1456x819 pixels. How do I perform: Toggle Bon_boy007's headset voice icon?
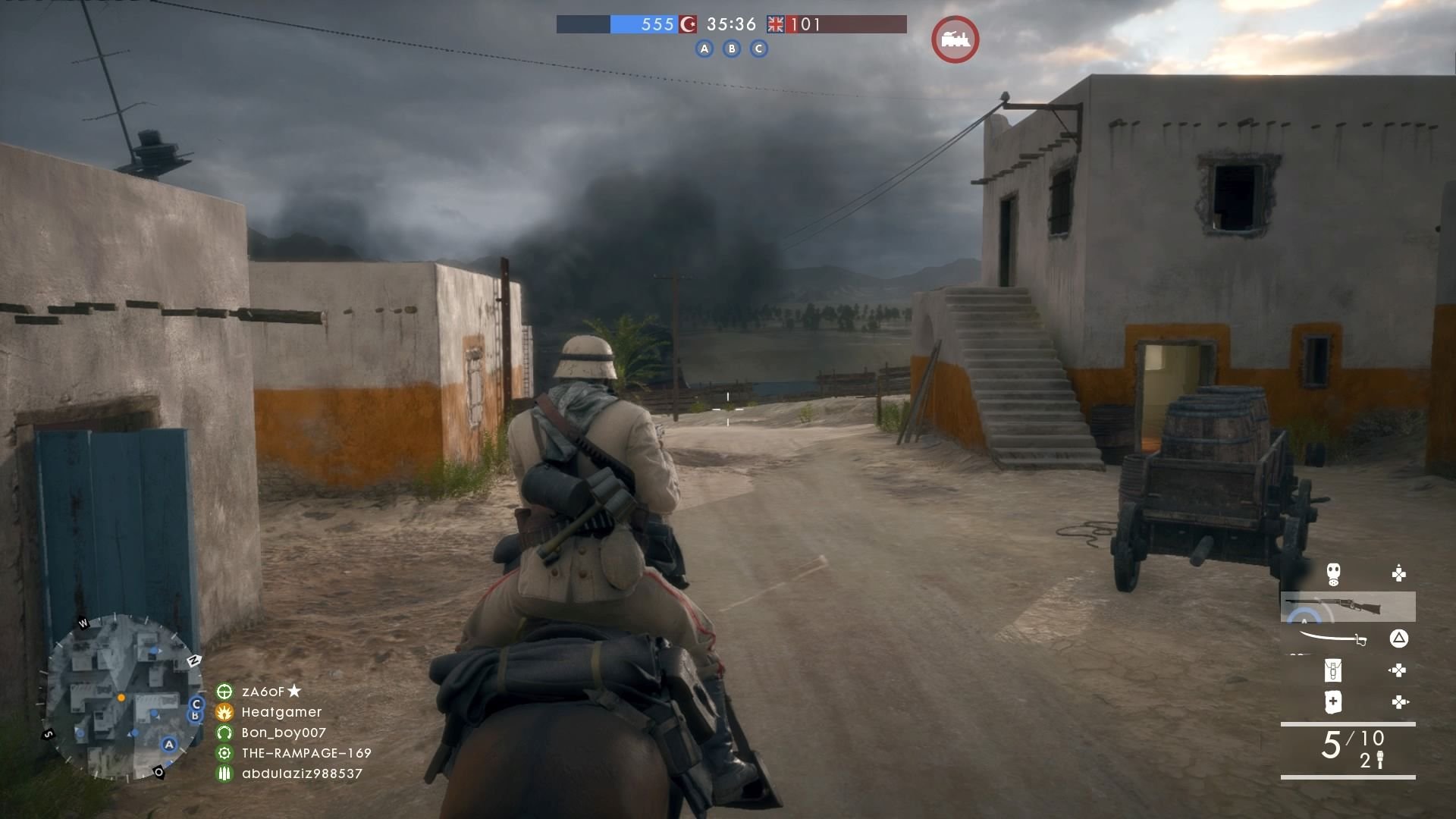pyautogui.click(x=225, y=733)
